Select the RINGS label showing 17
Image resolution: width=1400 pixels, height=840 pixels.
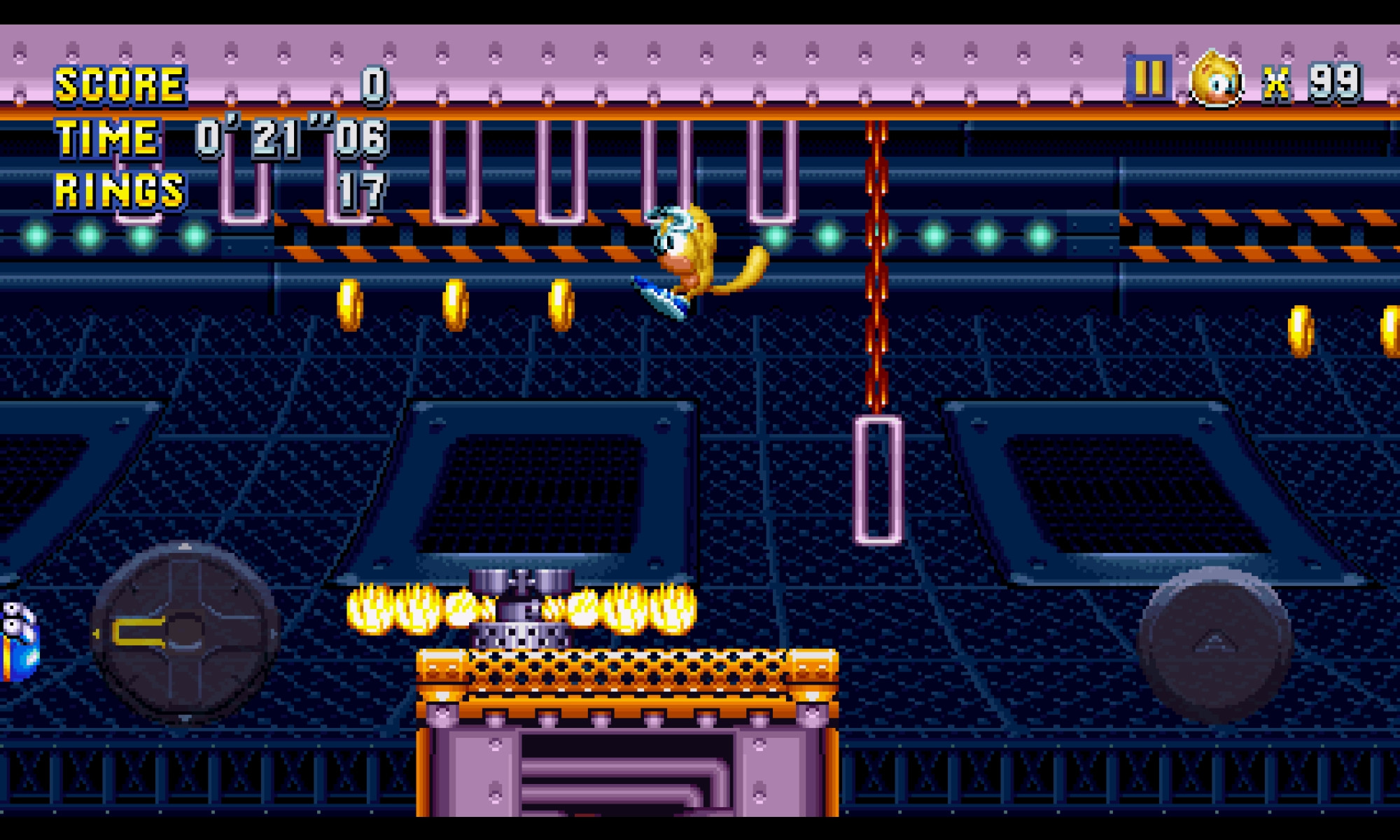[x=119, y=189]
